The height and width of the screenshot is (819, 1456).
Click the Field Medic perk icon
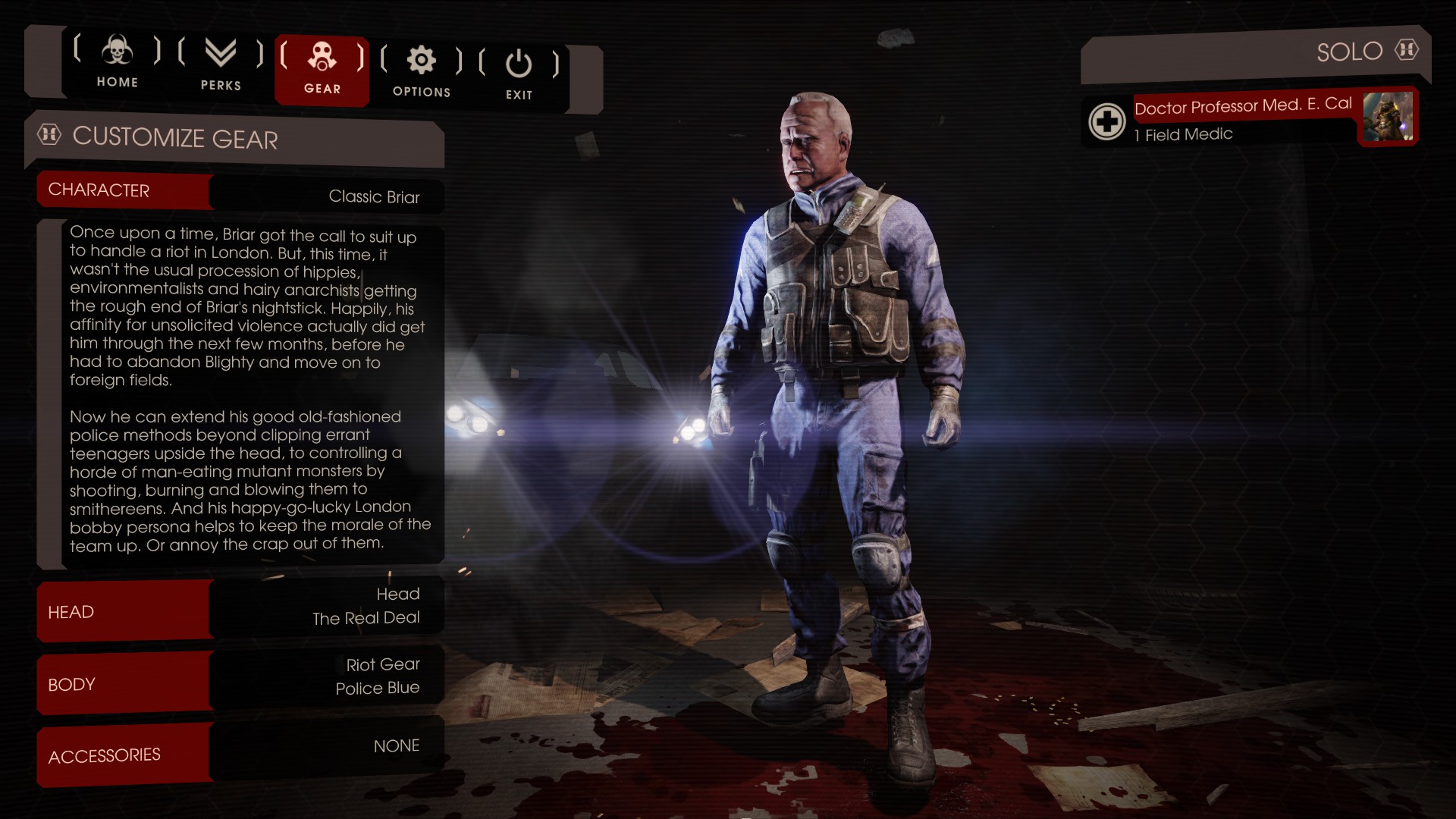click(x=1106, y=121)
